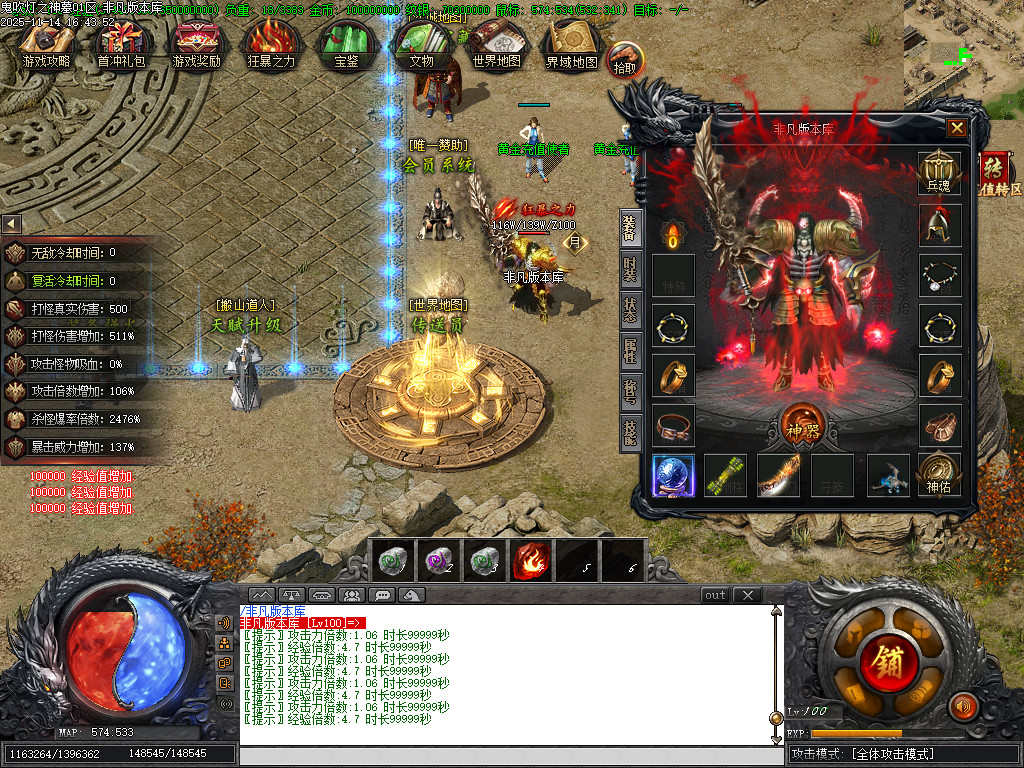Switch to the 技能 skills tab

click(x=630, y=432)
